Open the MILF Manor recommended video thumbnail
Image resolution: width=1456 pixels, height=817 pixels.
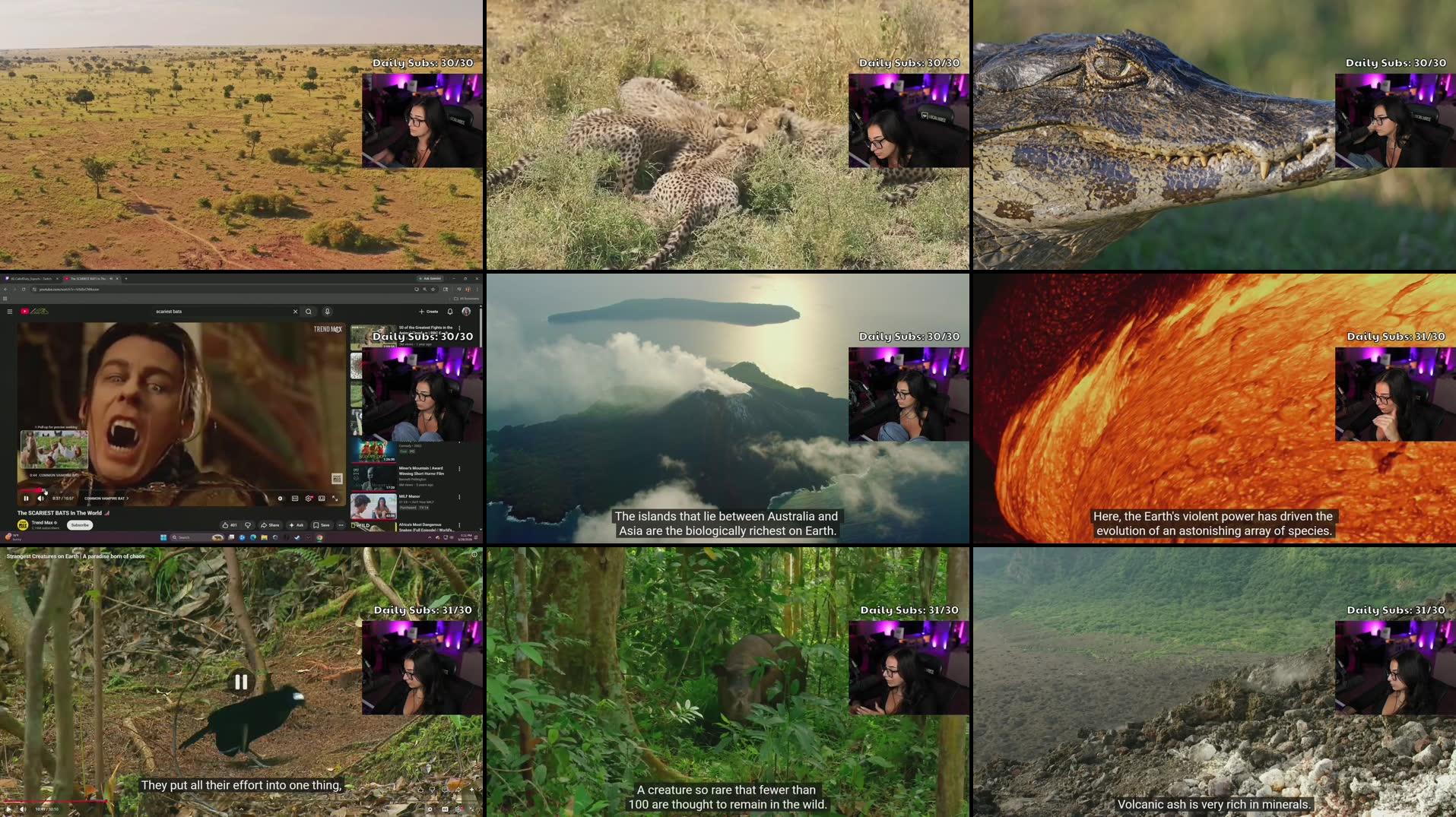coord(373,506)
